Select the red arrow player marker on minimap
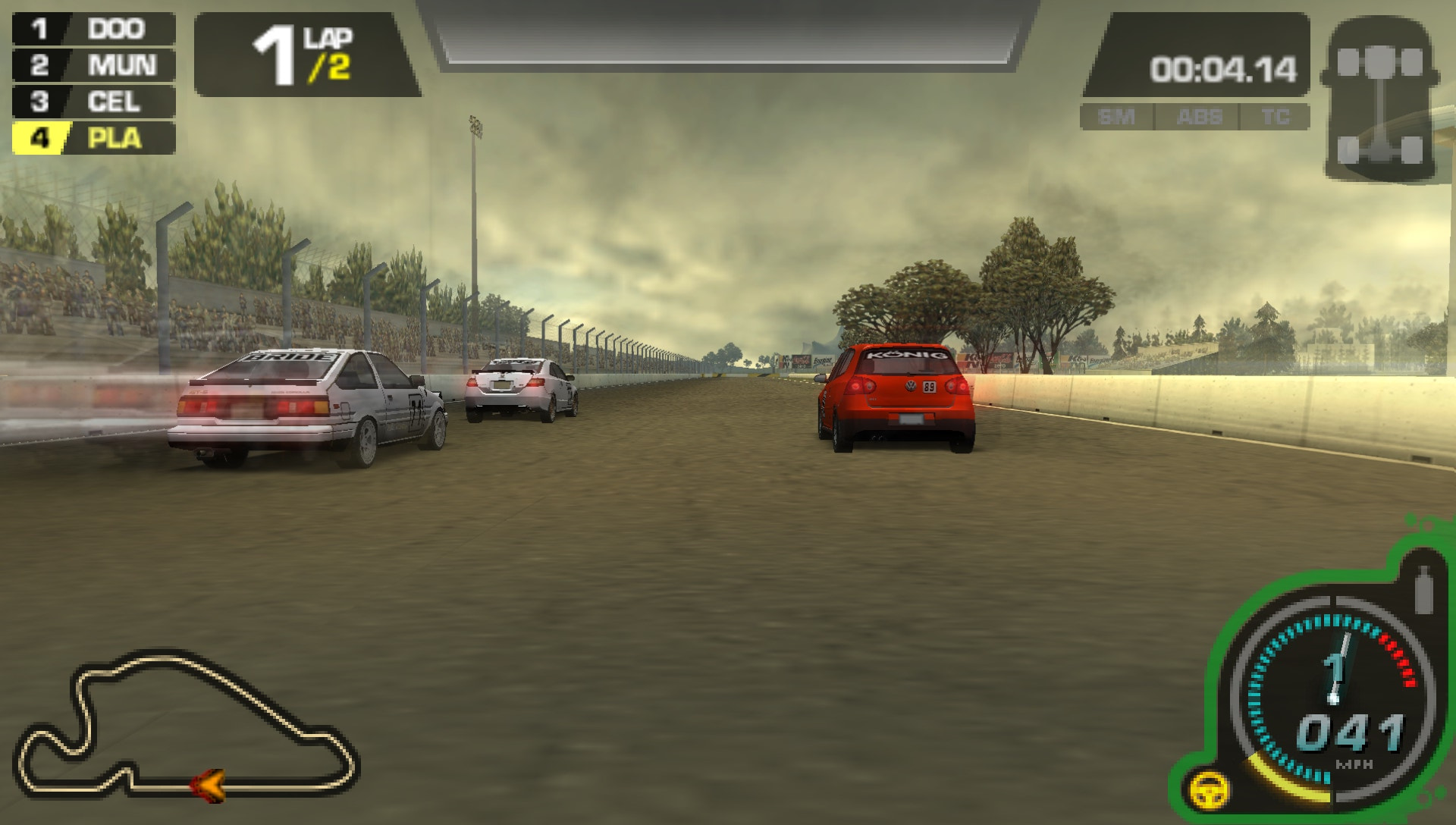 [x=210, y=789]
